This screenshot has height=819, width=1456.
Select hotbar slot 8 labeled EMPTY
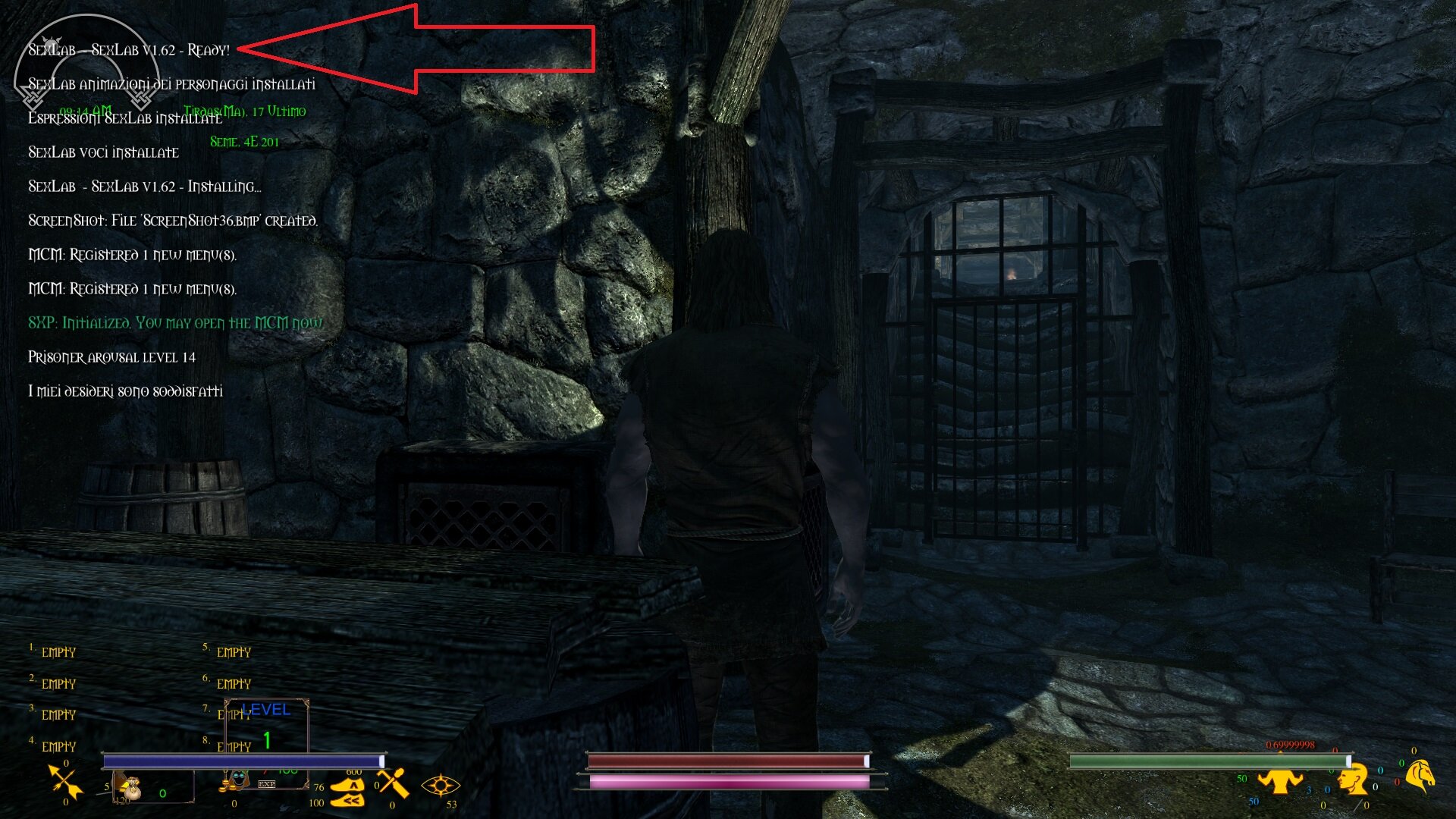pos(234,747)
